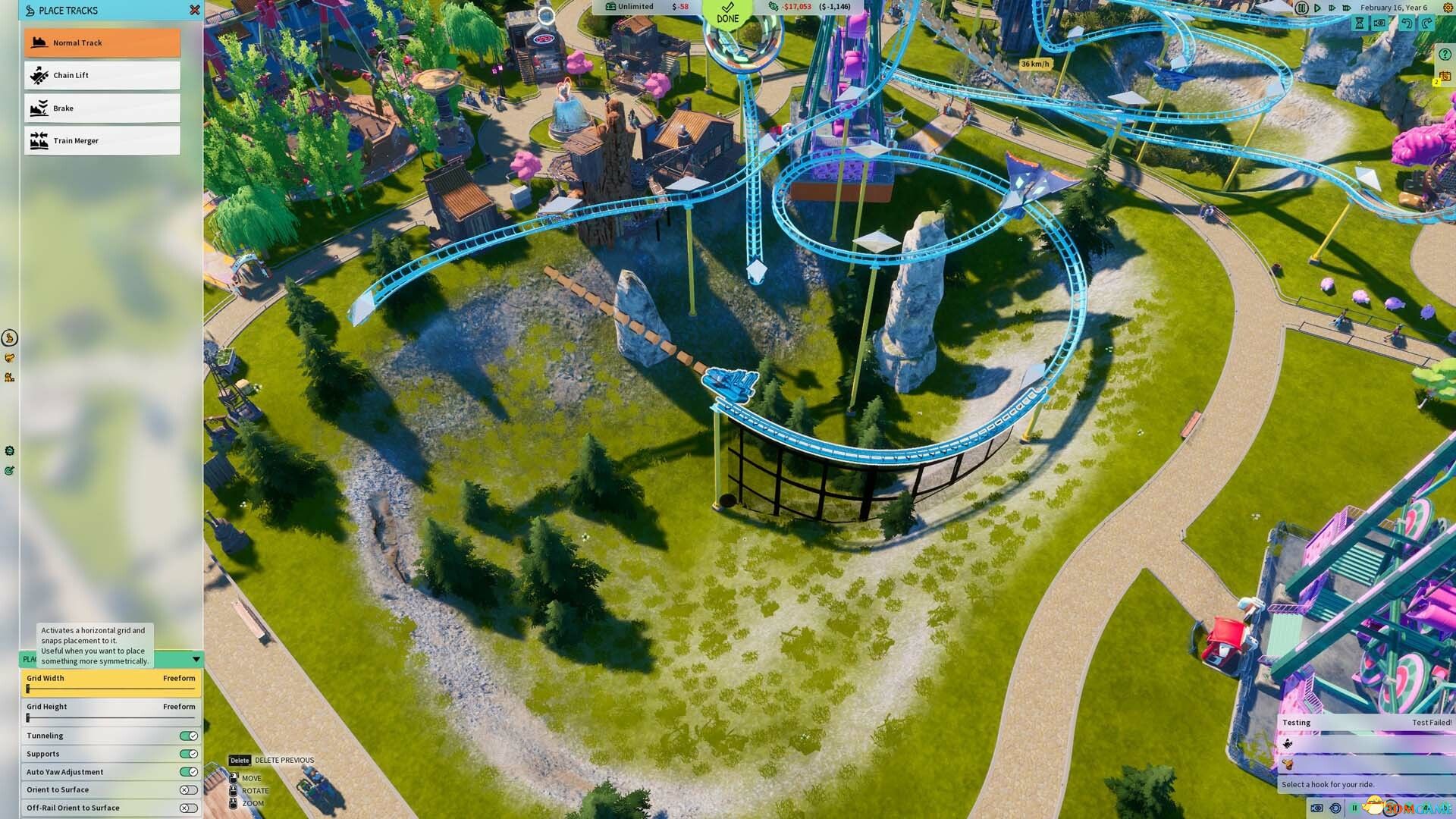Close the Place Tracks panel
The height and width of the screenshot is (819, 1456).
pos(195,10)
